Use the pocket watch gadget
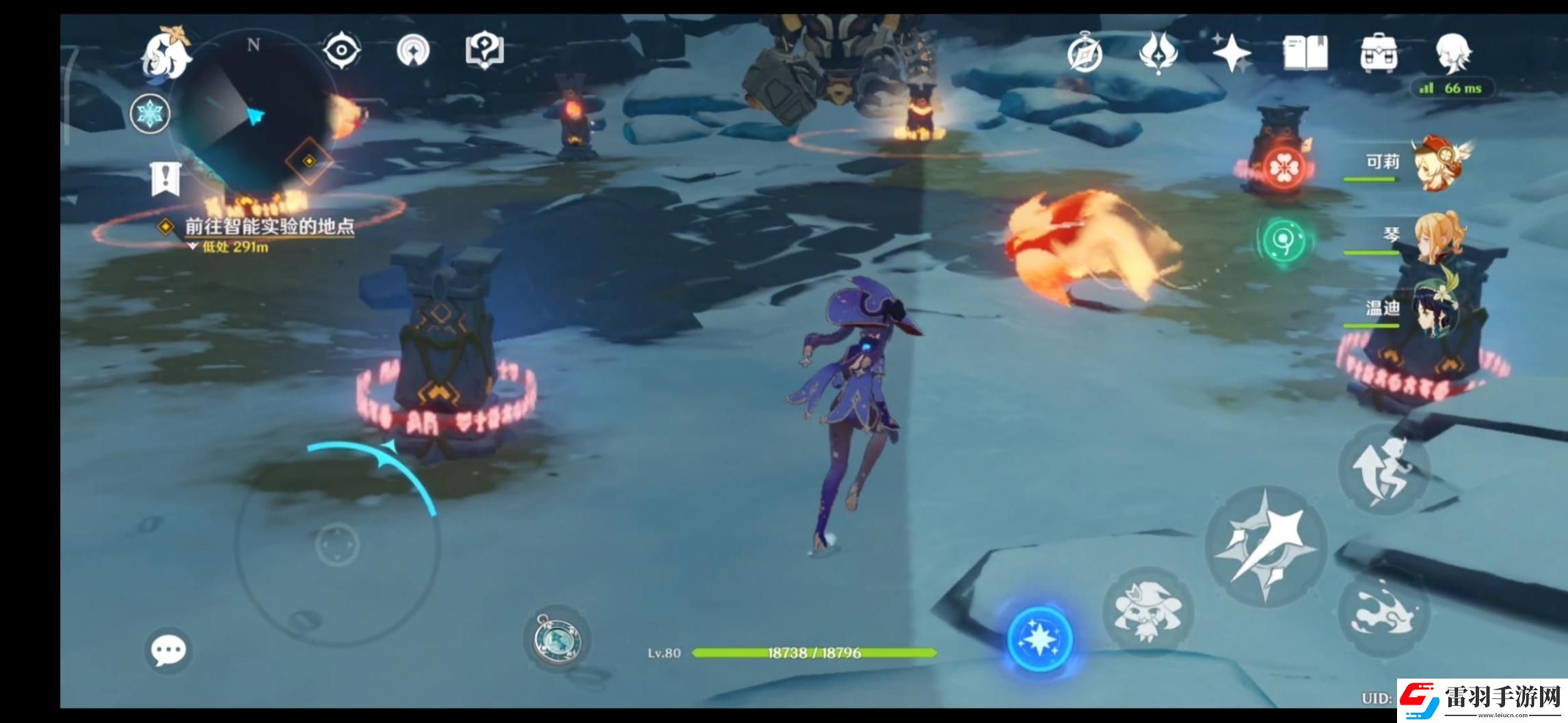The width and height of the screenshot is (1568, 723). point(557,639)
